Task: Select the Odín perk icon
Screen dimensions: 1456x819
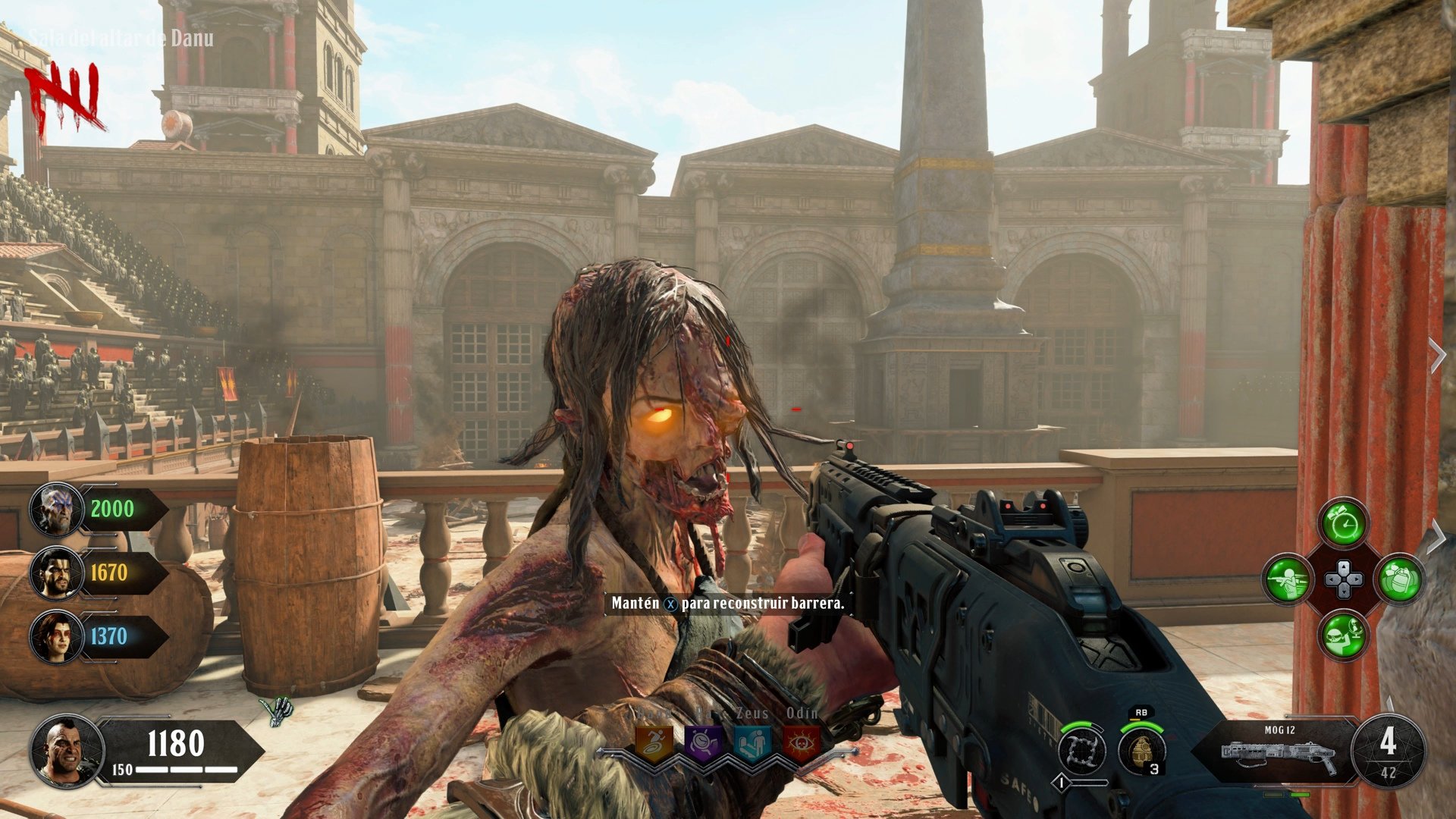Action: (x=802, y=741)
